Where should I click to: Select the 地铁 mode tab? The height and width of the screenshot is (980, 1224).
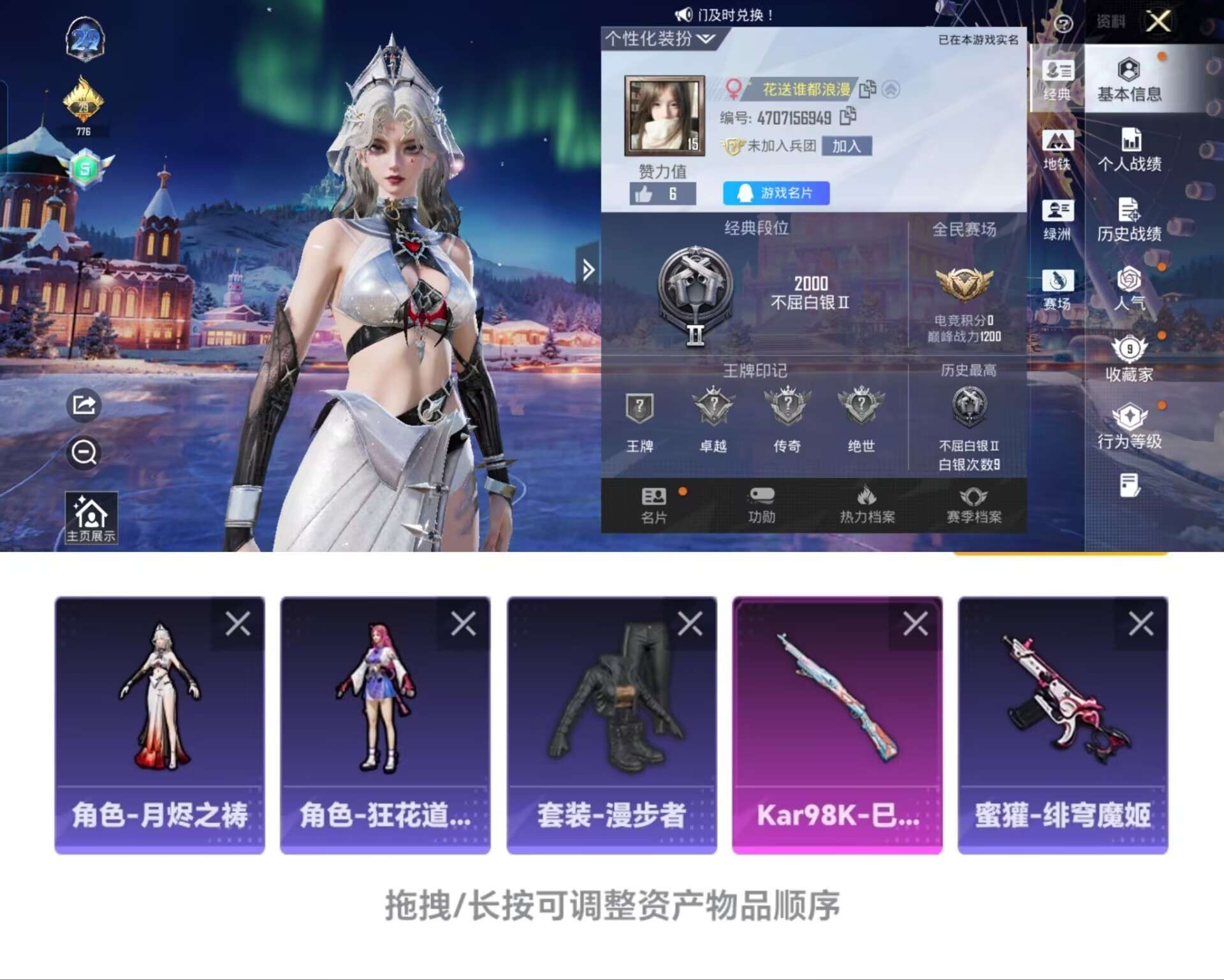1057,150
